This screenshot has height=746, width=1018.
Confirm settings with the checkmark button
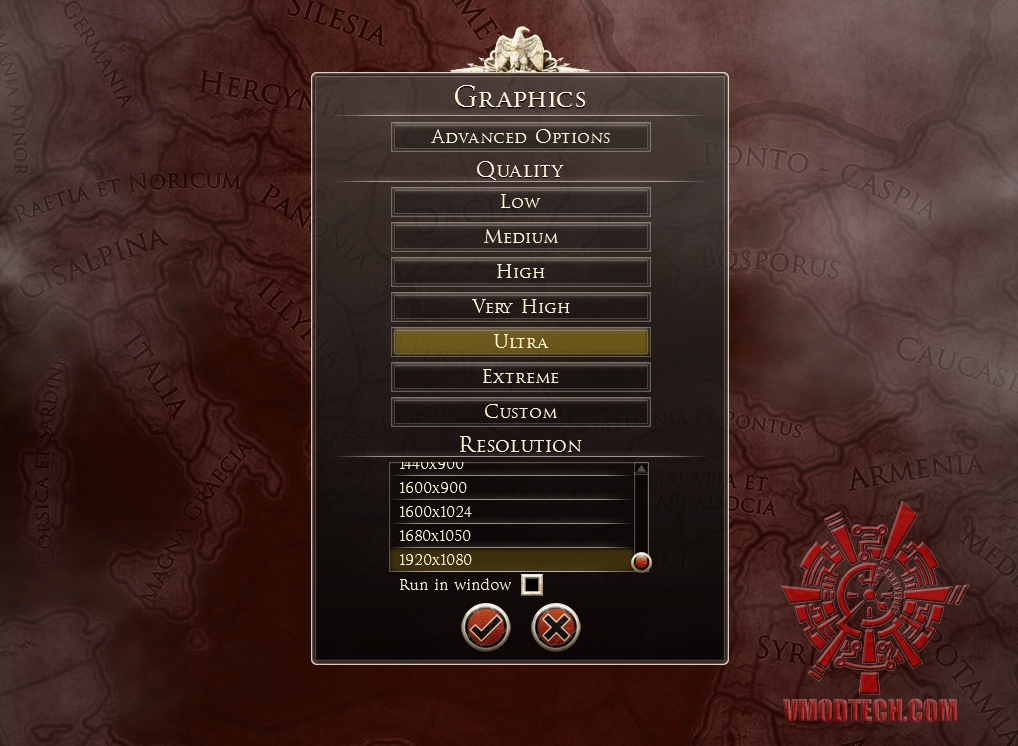[x=486, y=628]
